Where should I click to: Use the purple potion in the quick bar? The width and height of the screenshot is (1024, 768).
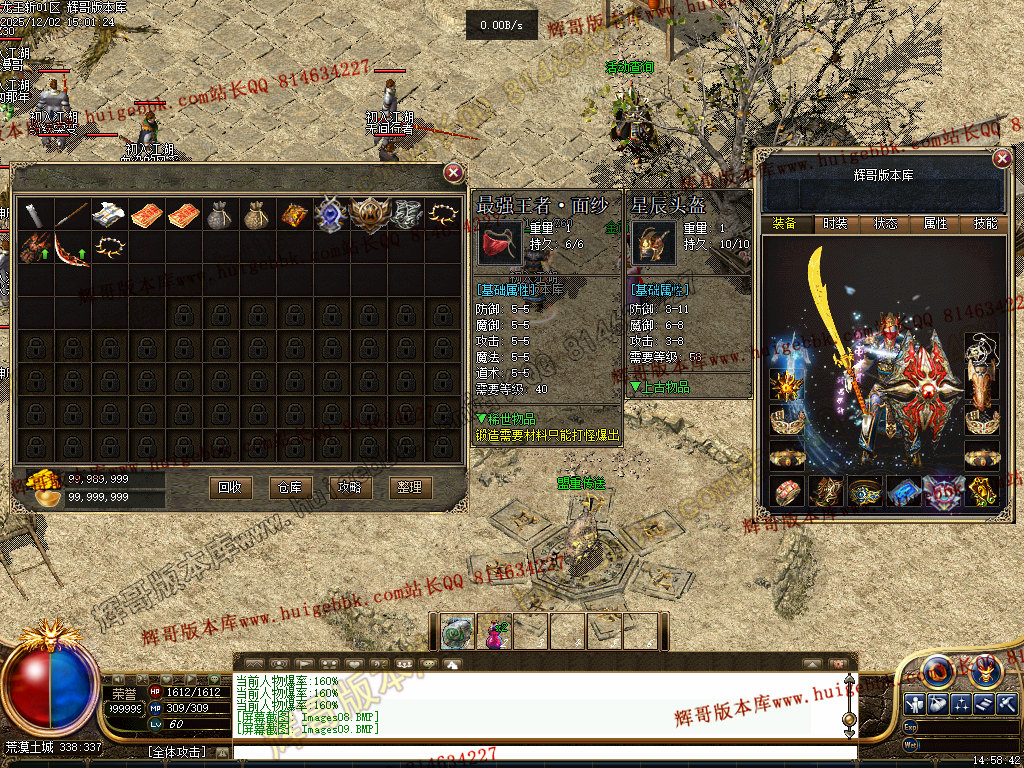coord(494,632)
